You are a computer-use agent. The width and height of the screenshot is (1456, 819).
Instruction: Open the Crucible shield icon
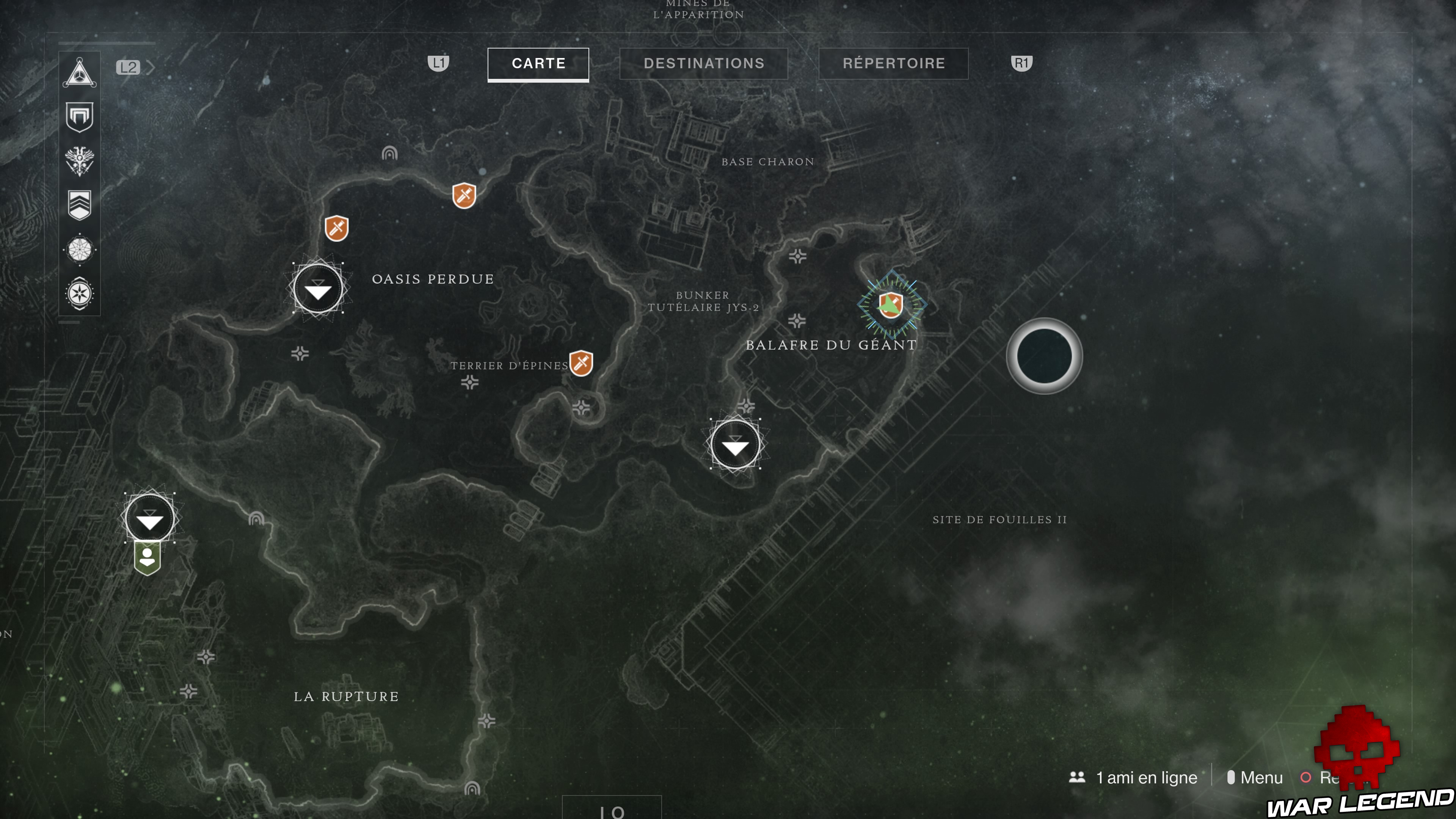[x=79, y=117]
